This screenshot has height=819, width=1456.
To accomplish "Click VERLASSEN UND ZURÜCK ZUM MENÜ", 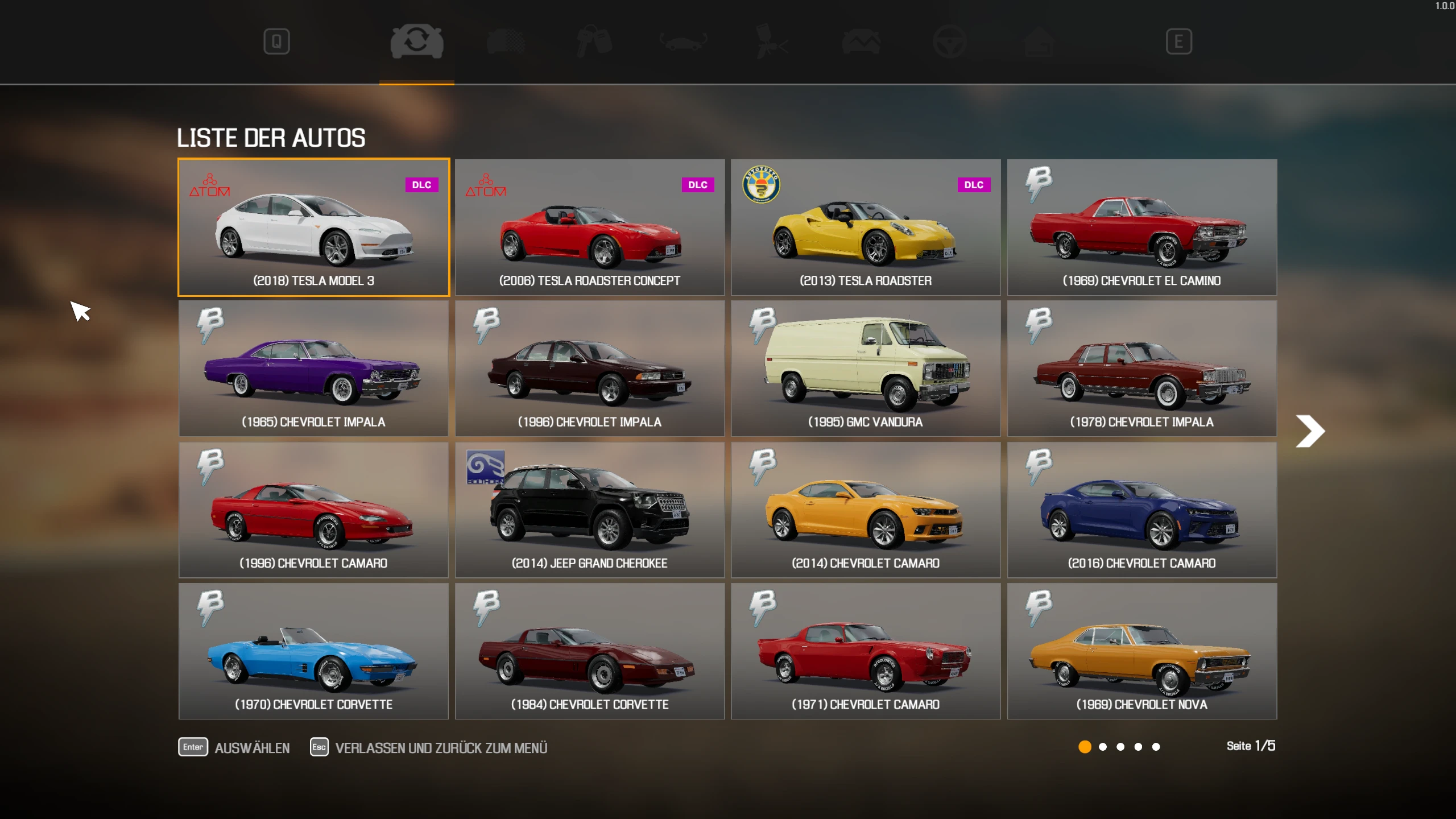I will 441,747.
